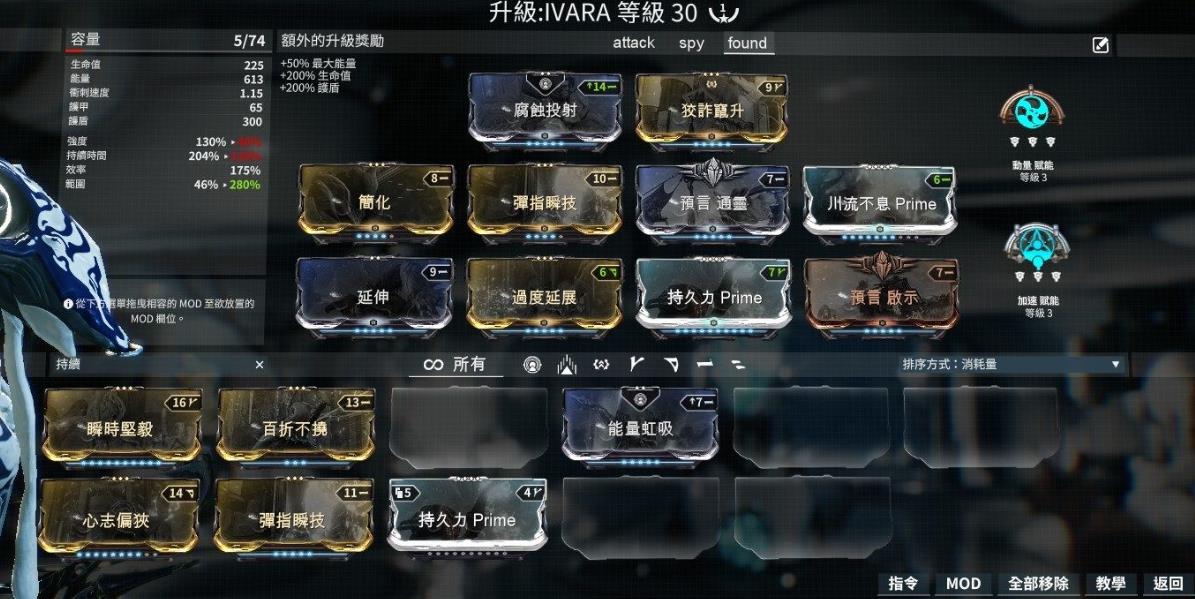Show all mods with the 所有 filter
Screen dimensions: 1195x599
455,365
